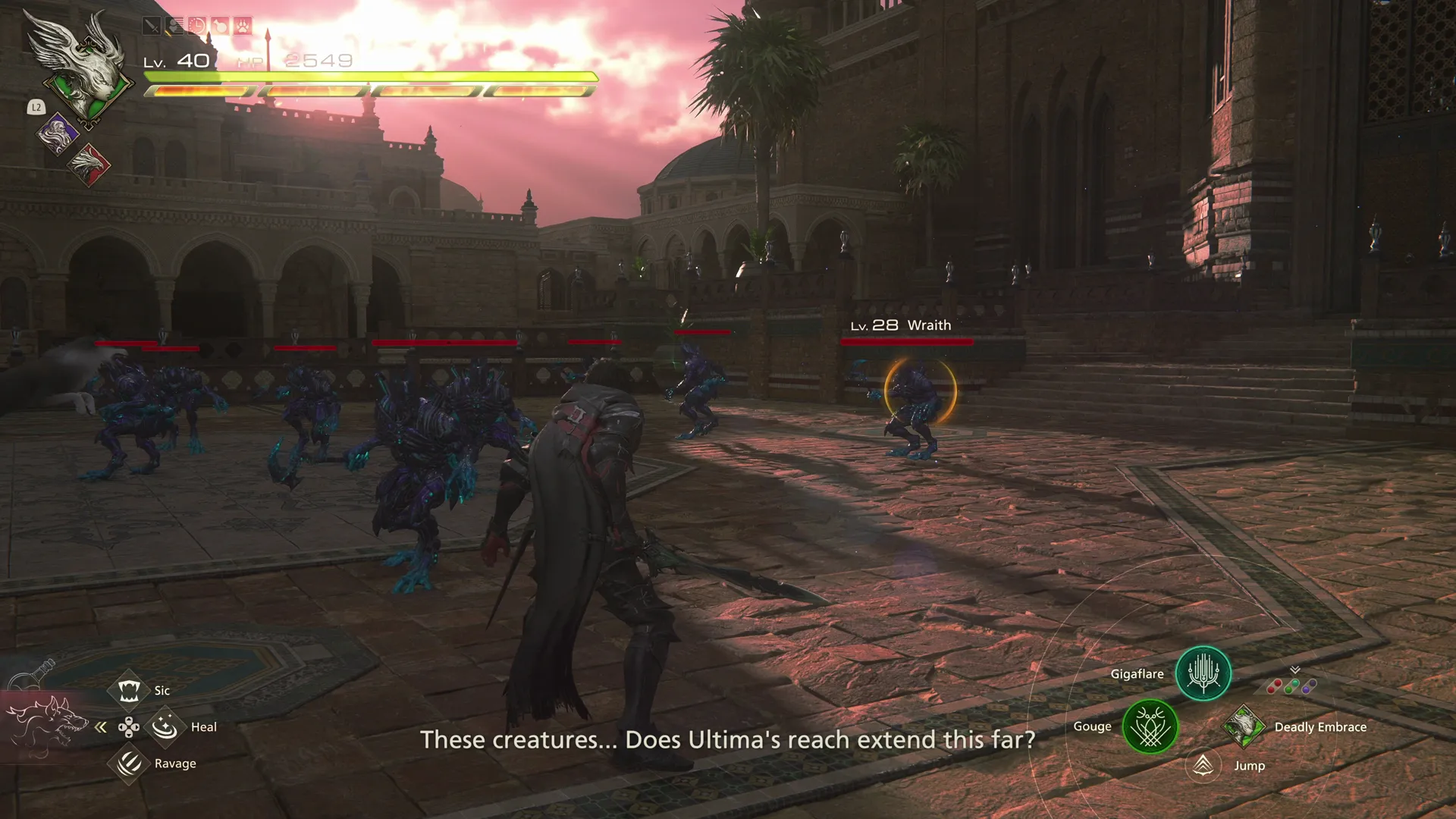This screenshot has width=1456, height=819.
Task: Click the Heal command
Action: (x=164, y=726)
